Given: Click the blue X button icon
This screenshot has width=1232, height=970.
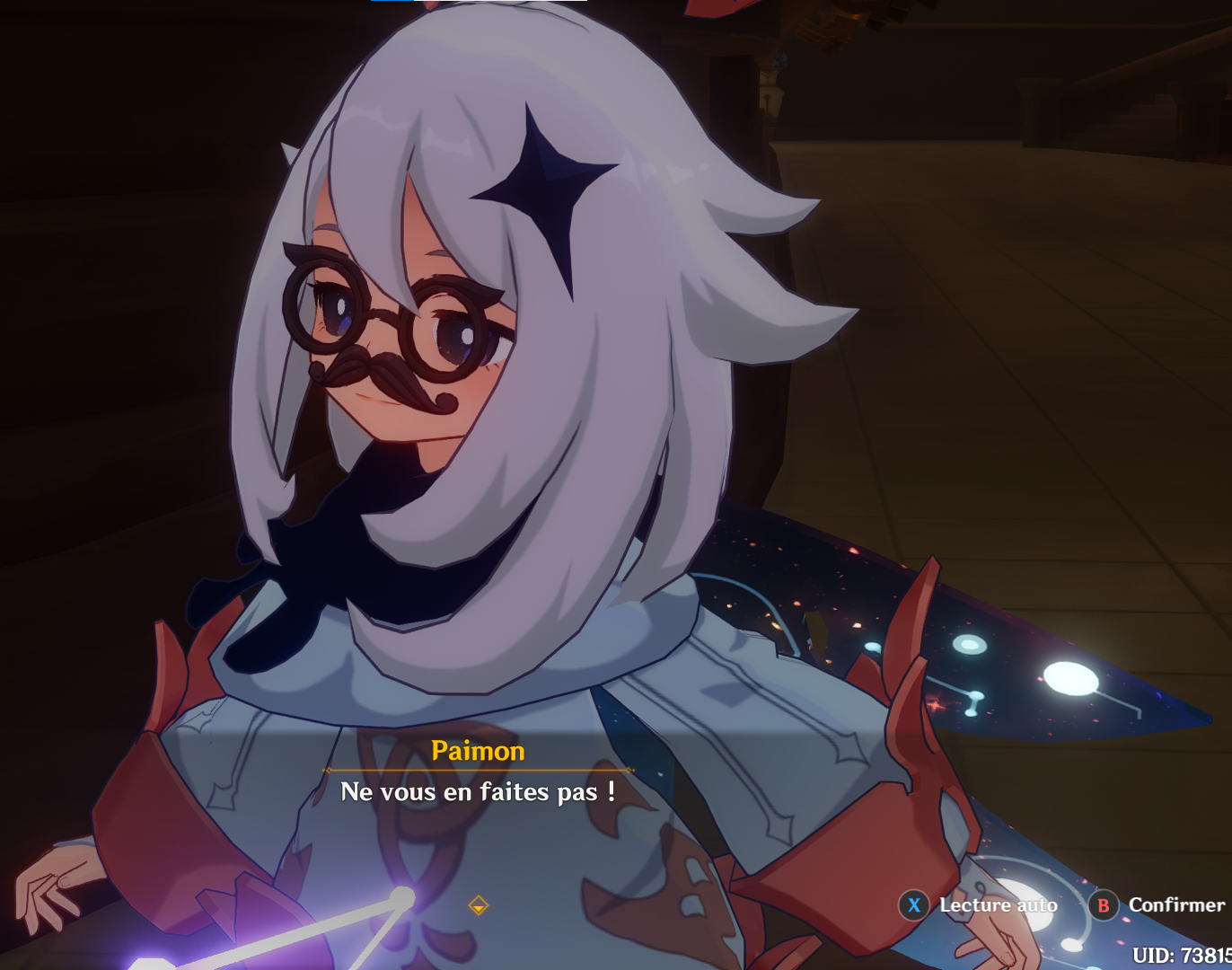Looking at the screenshot, I should click(913, 906).
